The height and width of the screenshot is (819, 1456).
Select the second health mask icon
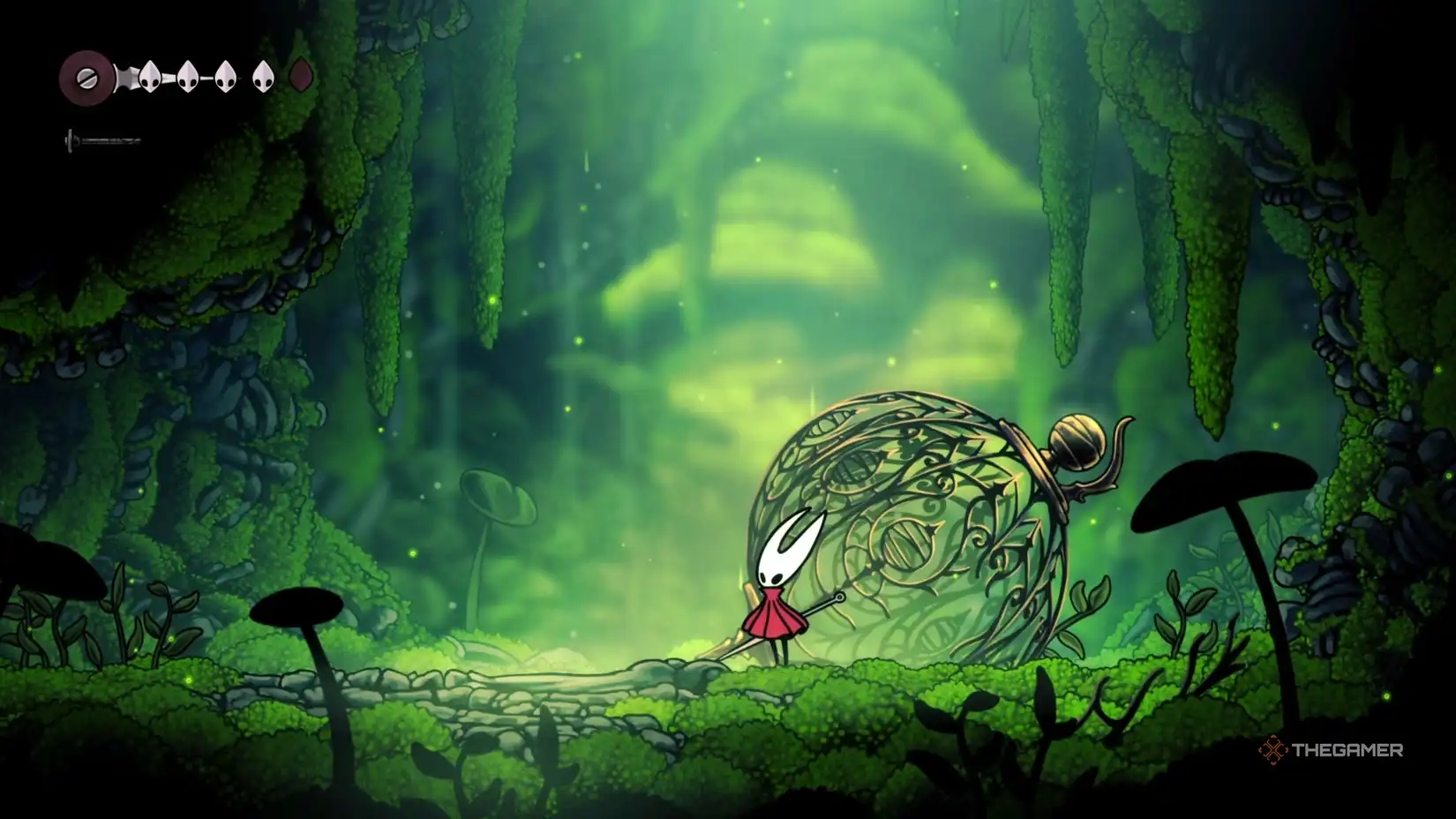(x=186, y=78)
